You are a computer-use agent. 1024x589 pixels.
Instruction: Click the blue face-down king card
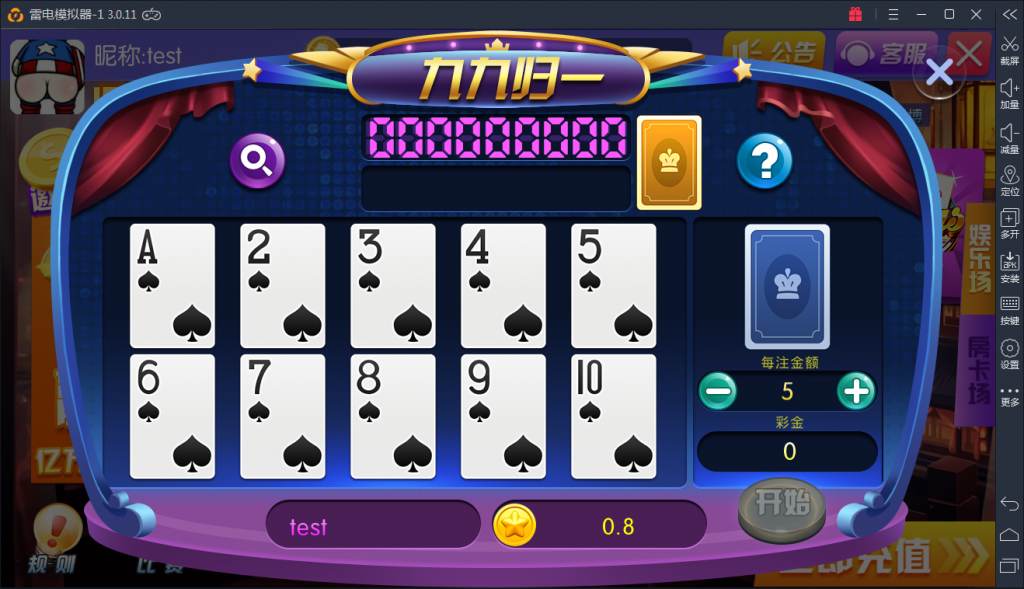(787, 286)
